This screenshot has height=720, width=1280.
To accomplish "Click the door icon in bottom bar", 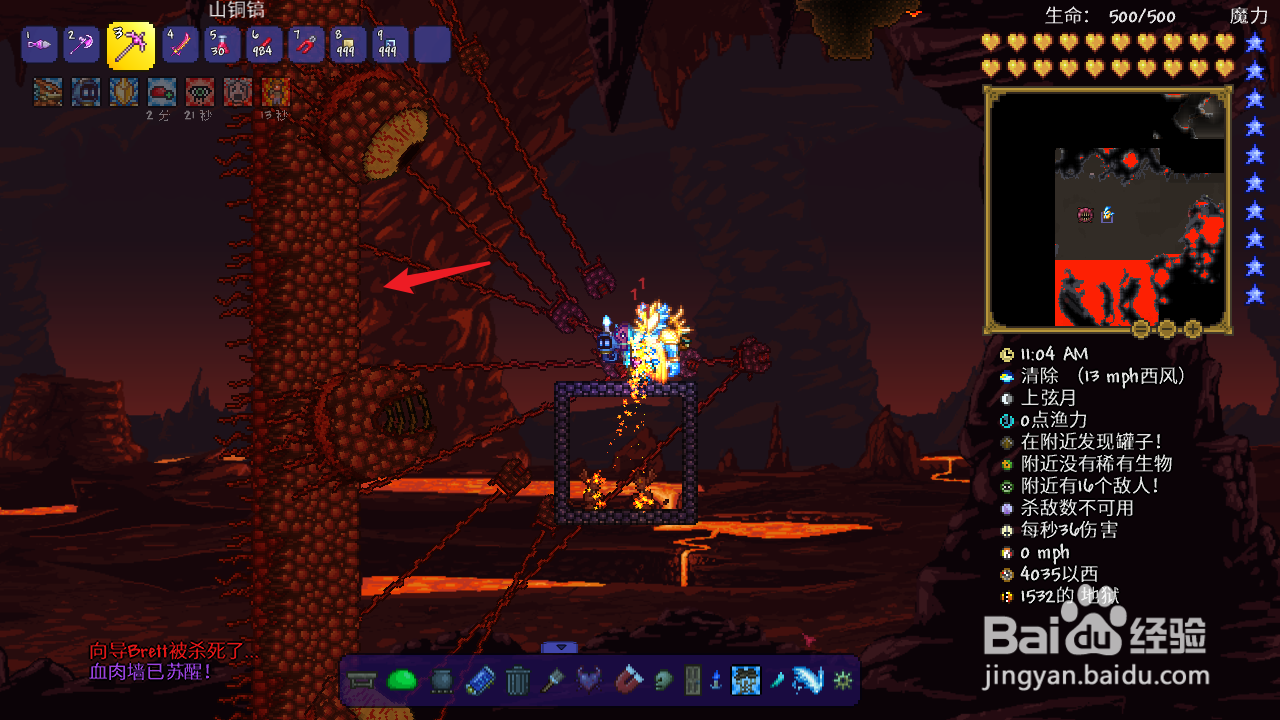I will (x=692, y=682).
